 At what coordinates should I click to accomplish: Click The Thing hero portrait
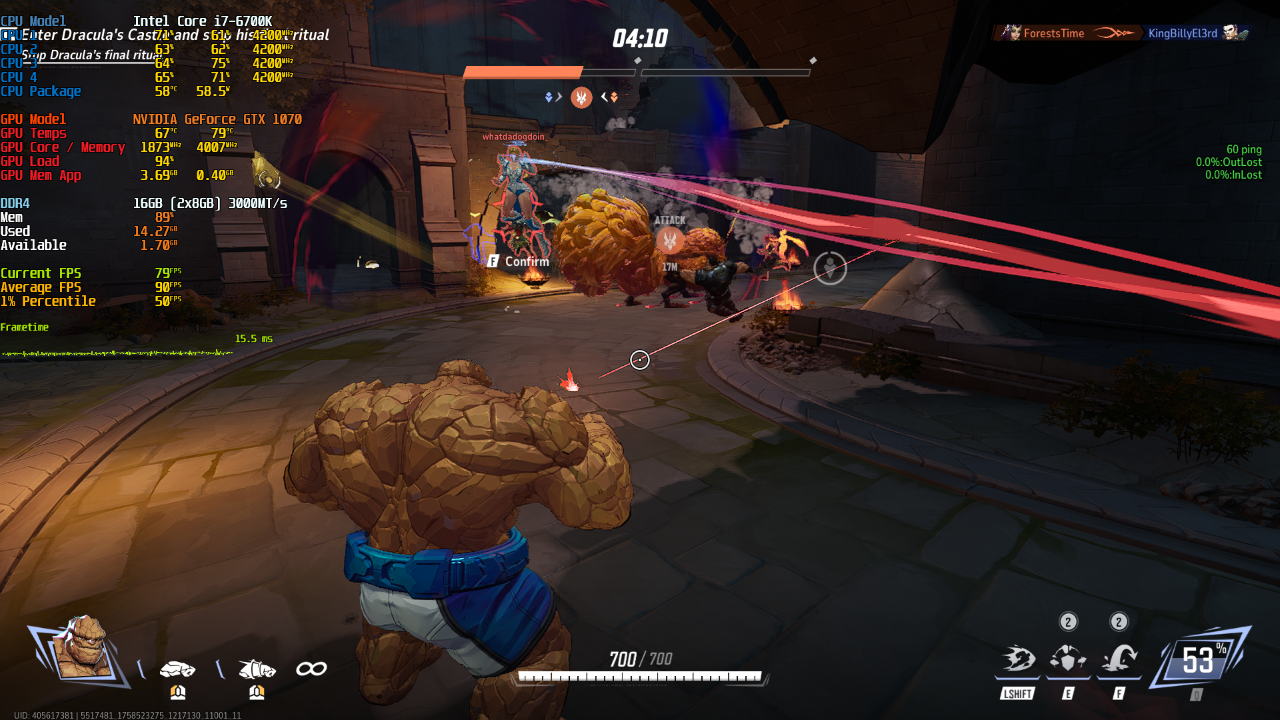(x=80, y=650)
